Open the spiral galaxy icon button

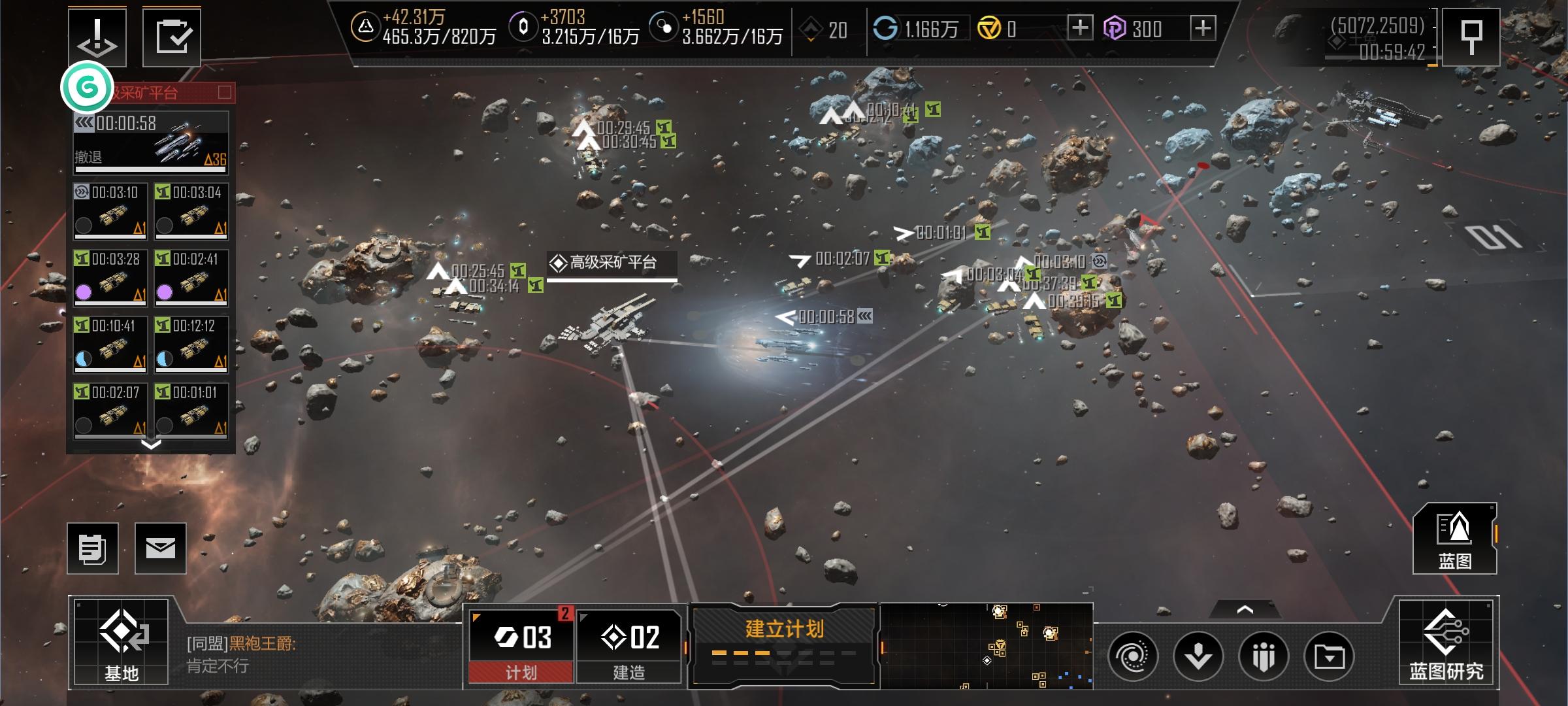pos(1133,656)
